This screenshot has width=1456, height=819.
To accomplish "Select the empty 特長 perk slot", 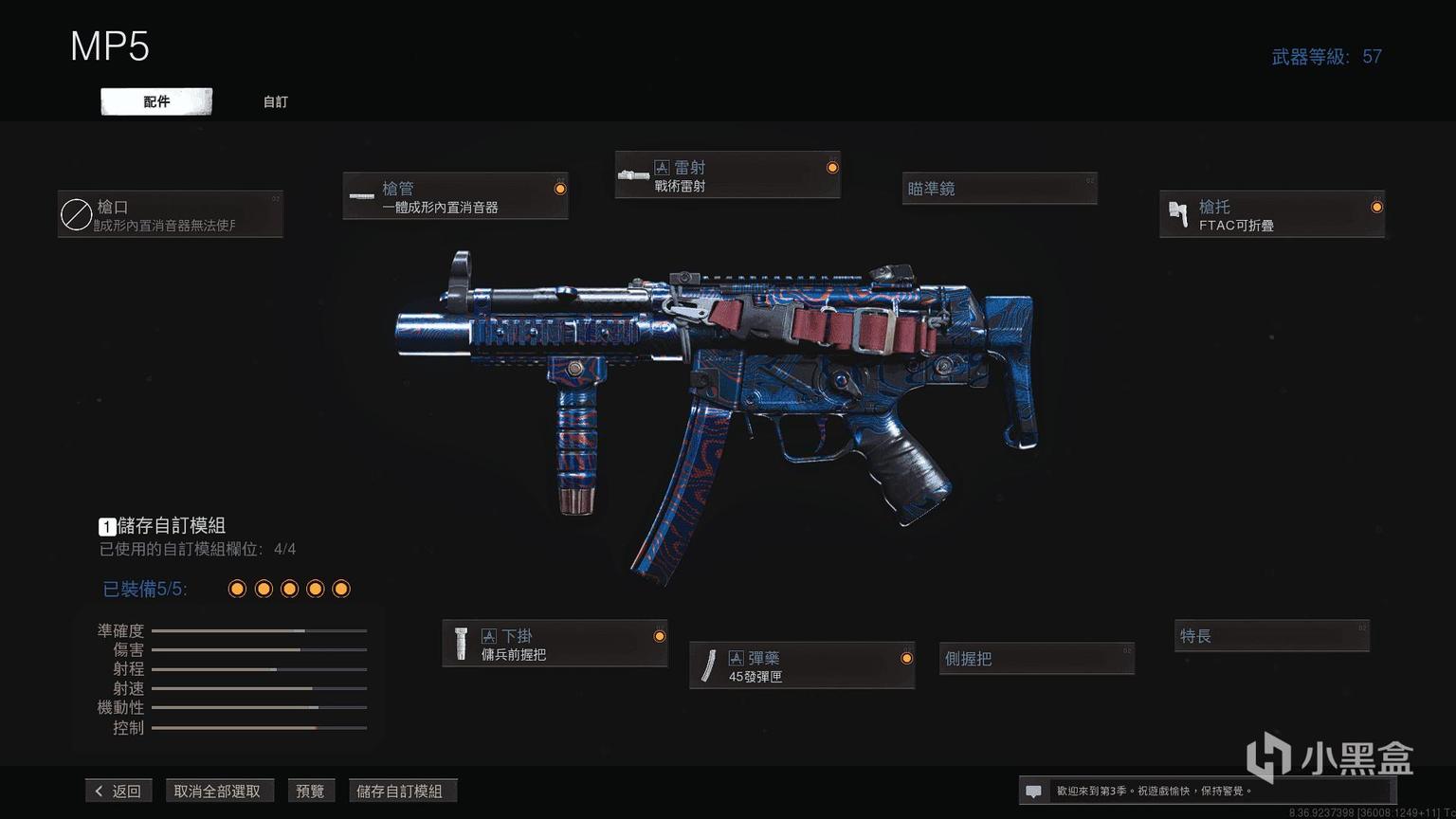I will tap(1272, 635).
